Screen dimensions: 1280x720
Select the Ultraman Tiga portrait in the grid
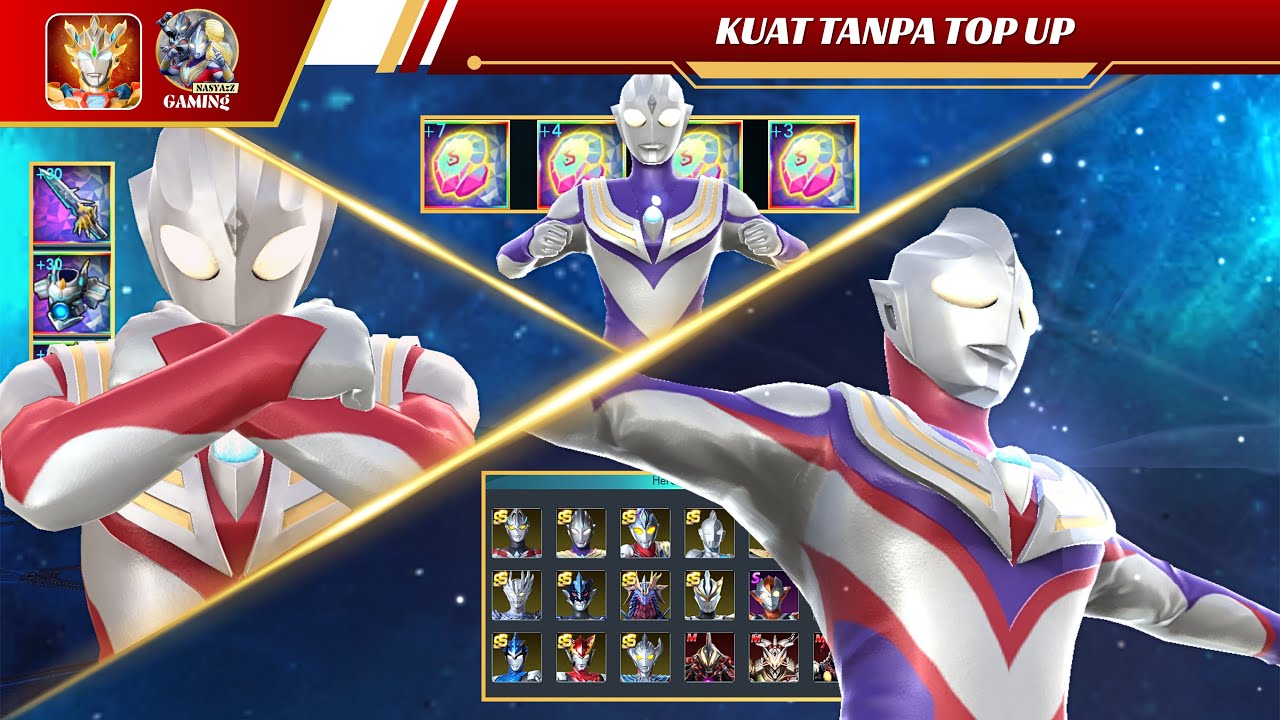click(581, 531)
